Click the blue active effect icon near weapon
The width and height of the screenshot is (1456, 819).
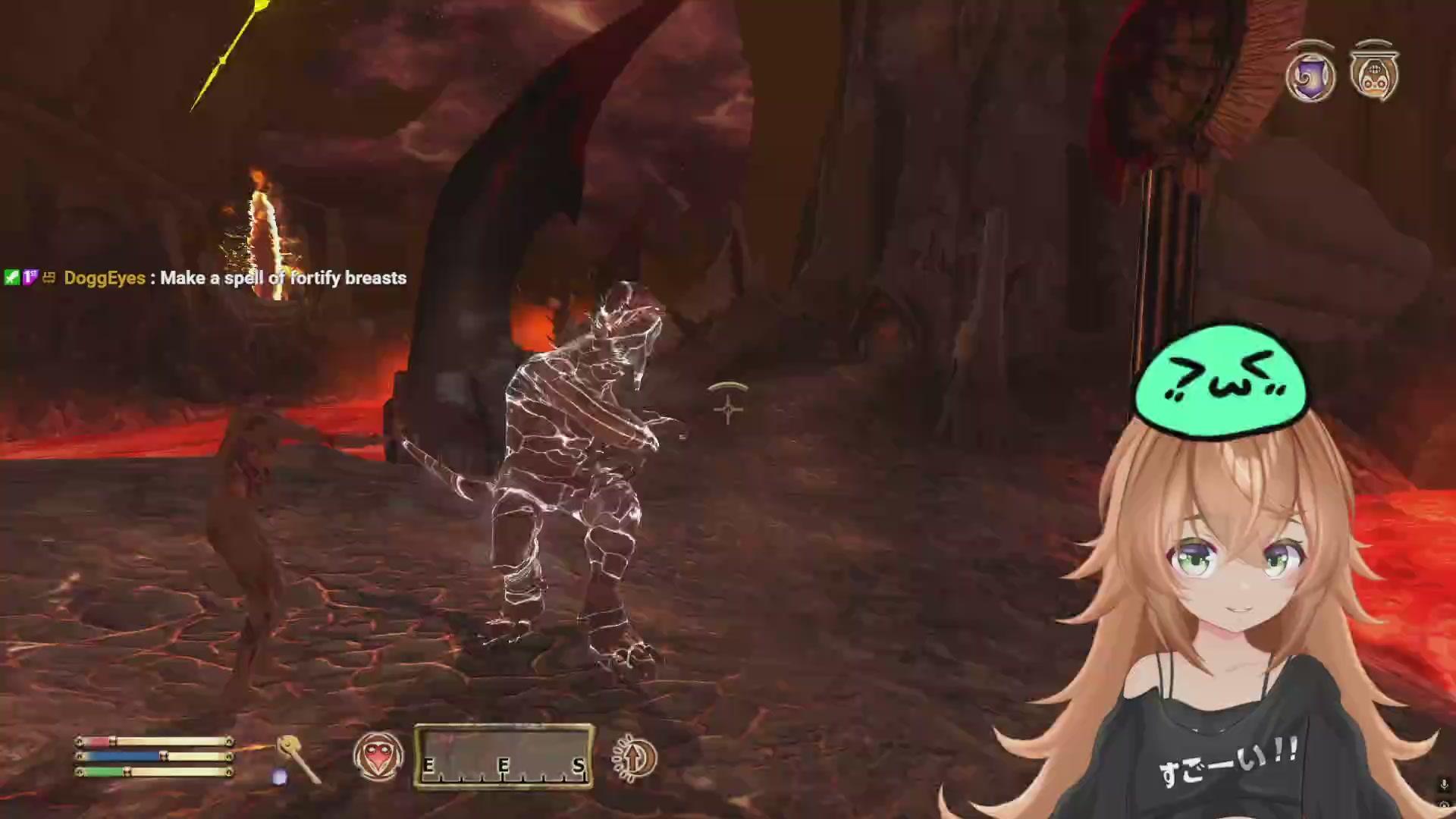coord(279,775)
